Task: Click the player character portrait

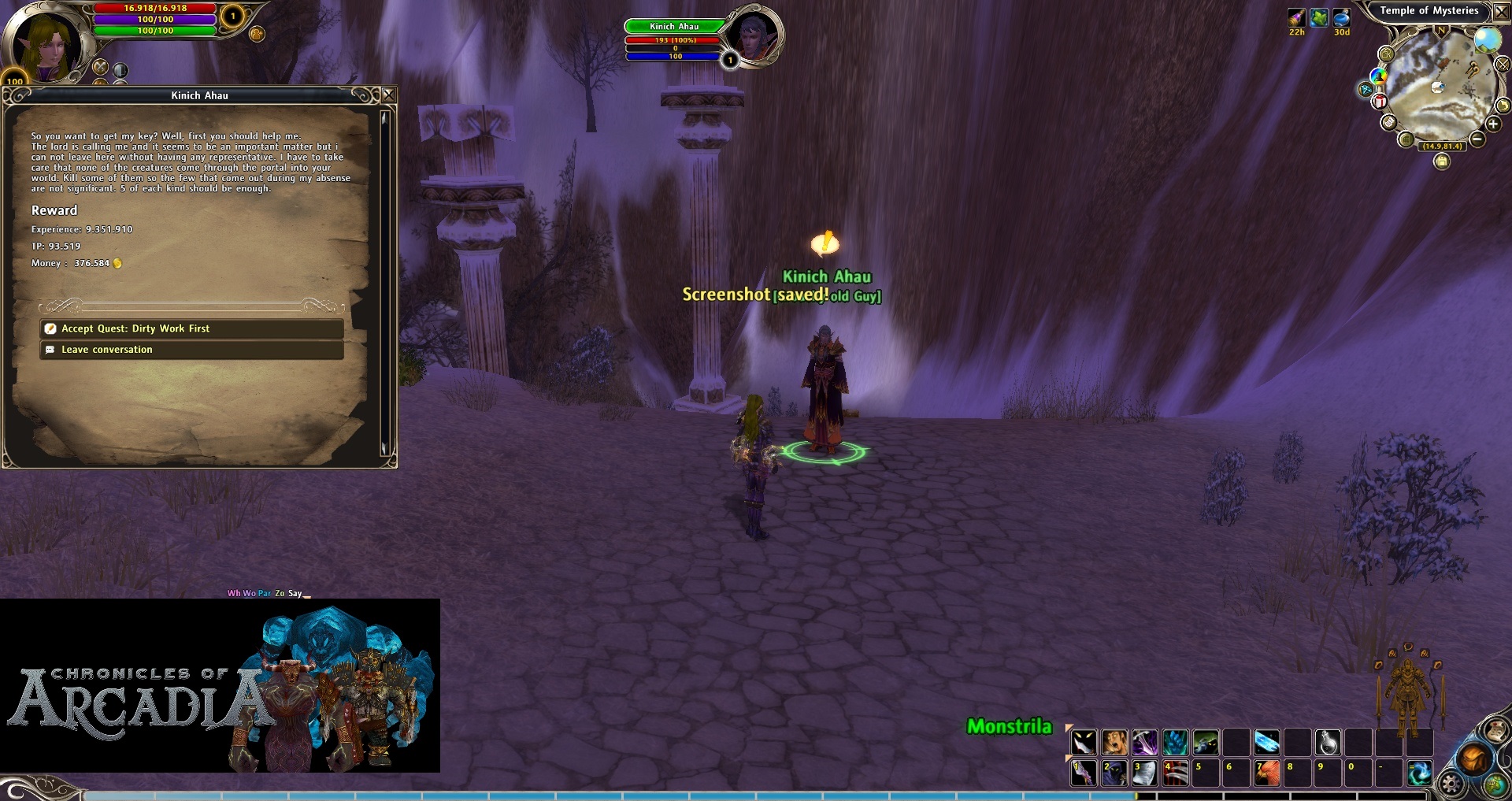Action: pos(46,44)
